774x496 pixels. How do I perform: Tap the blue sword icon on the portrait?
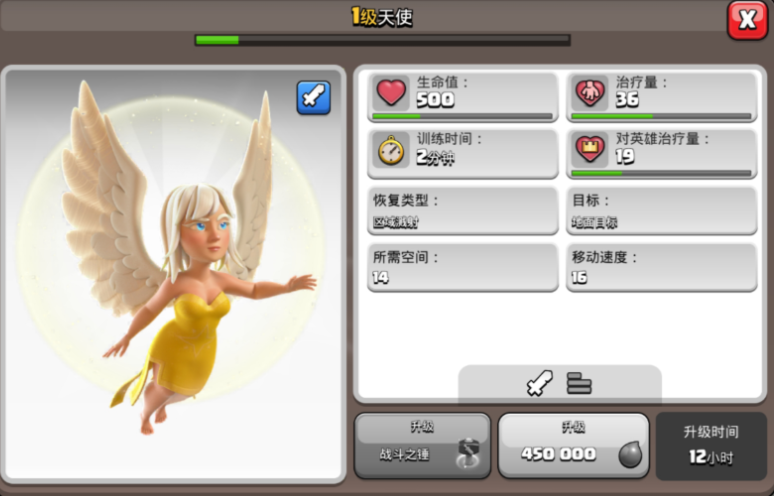(313, 98)
